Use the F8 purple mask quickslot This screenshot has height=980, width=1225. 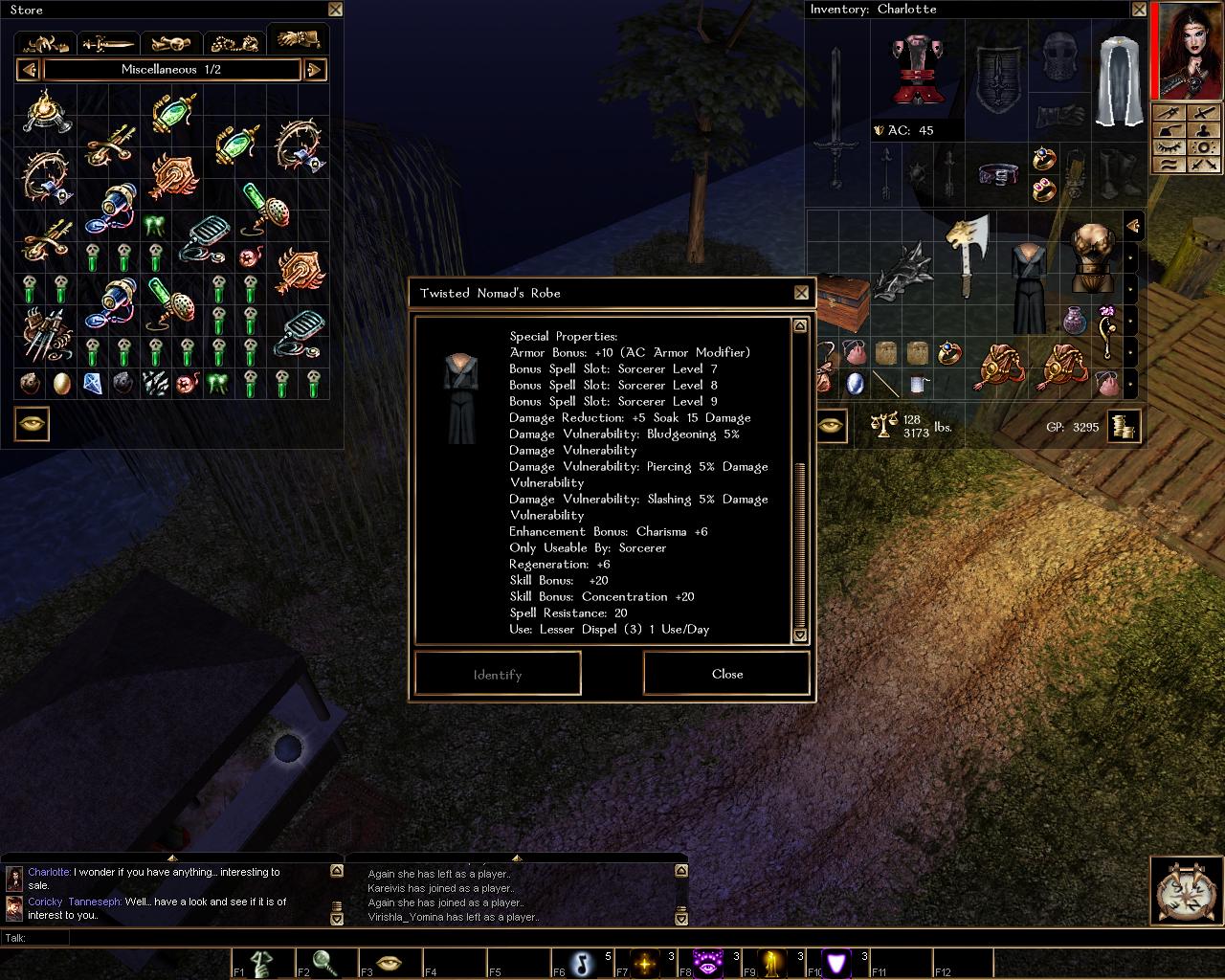[x=710, y=963]
